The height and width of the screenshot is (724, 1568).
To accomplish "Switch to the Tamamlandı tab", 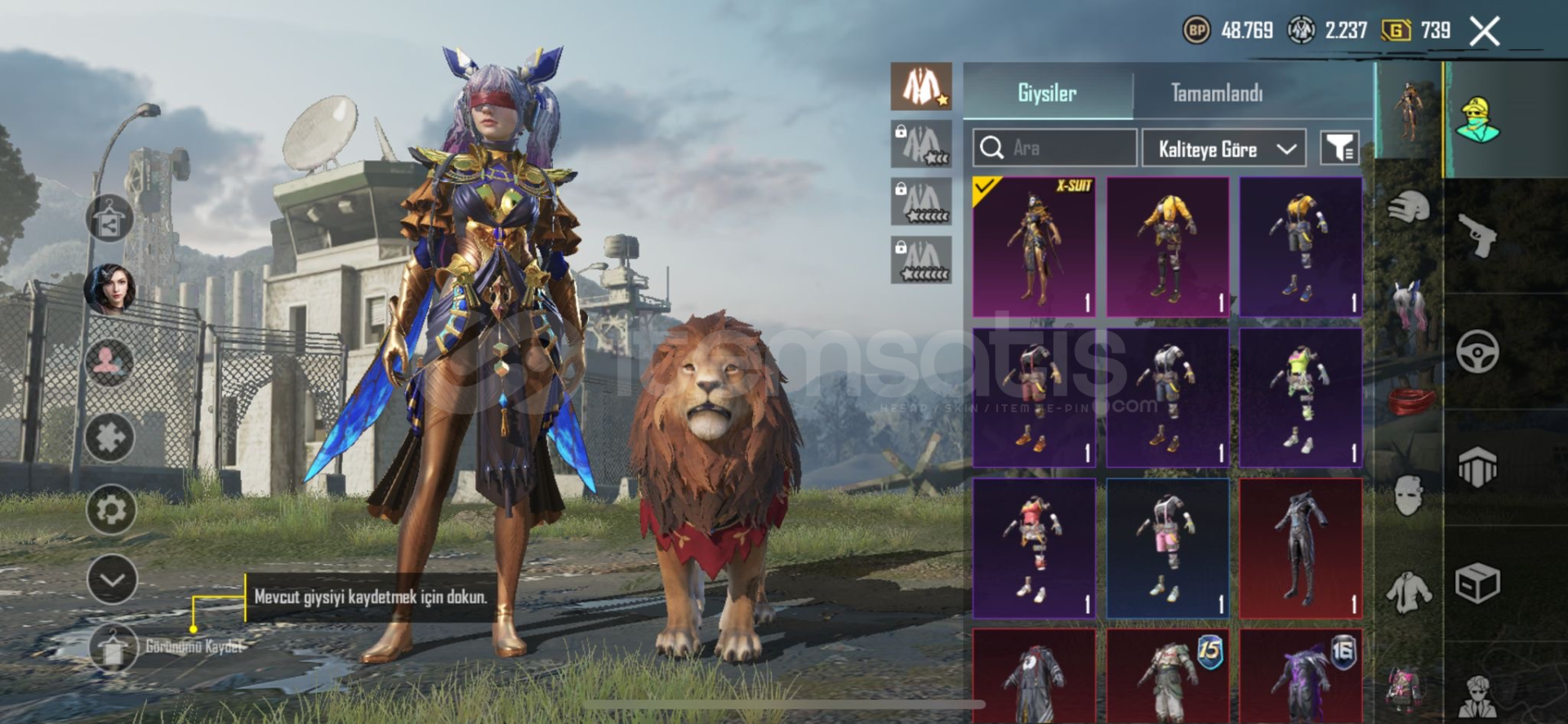I will point(1216,93).
